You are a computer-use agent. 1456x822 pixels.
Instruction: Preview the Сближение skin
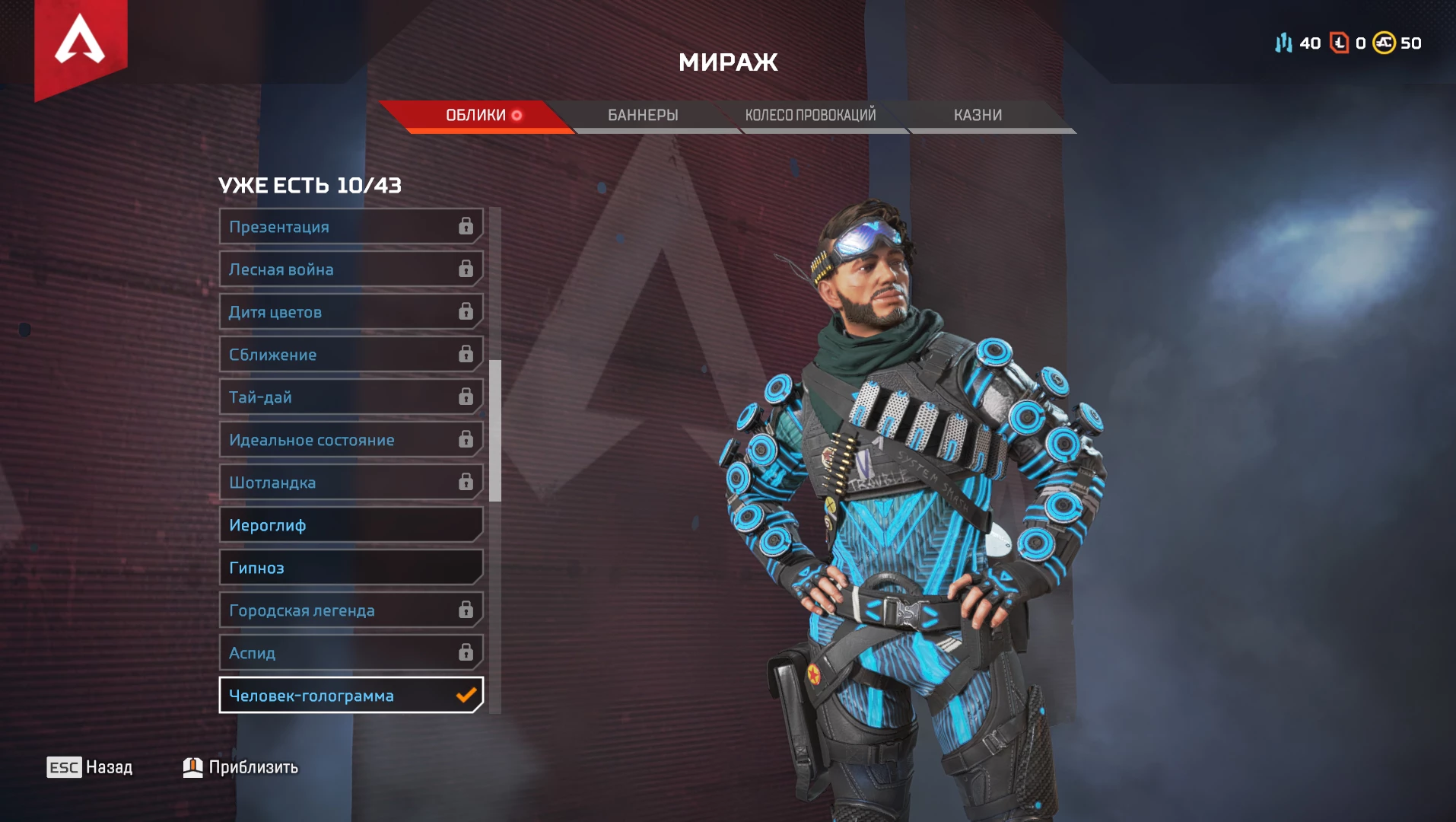point(351,355)
